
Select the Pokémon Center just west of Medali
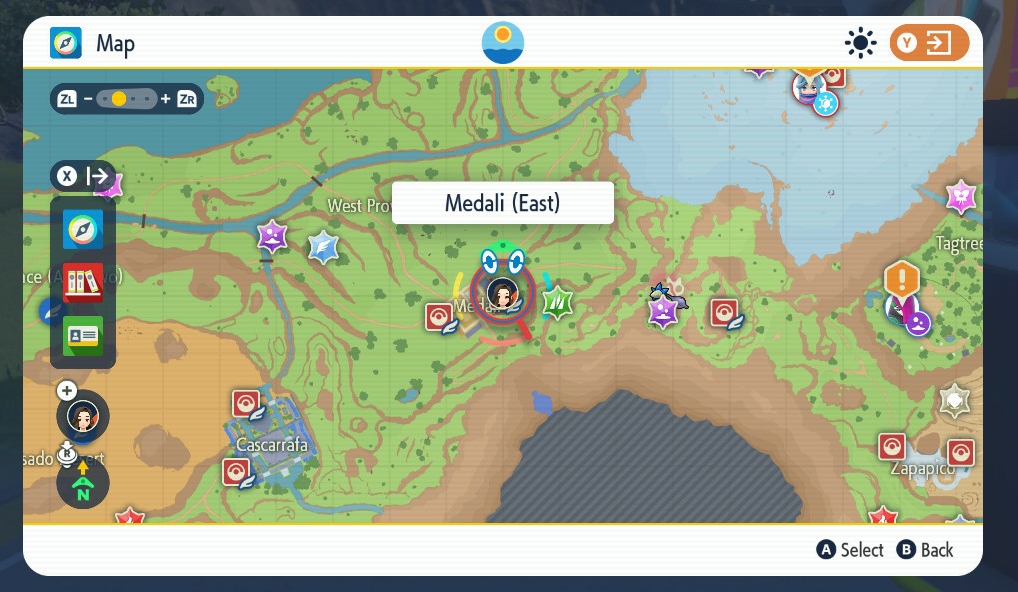pos(439,317)
